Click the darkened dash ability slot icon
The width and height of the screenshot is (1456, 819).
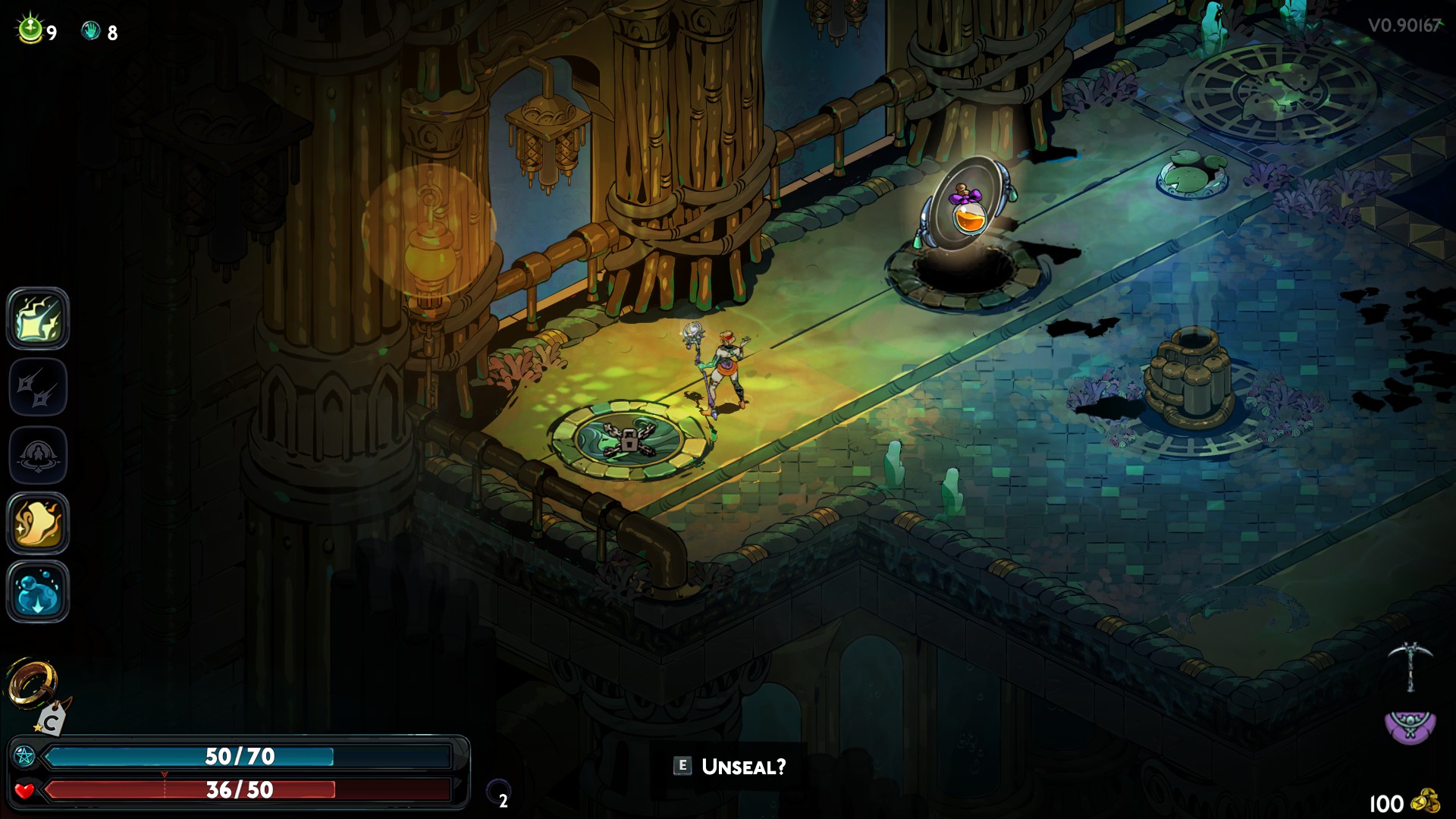coord(38,387)
